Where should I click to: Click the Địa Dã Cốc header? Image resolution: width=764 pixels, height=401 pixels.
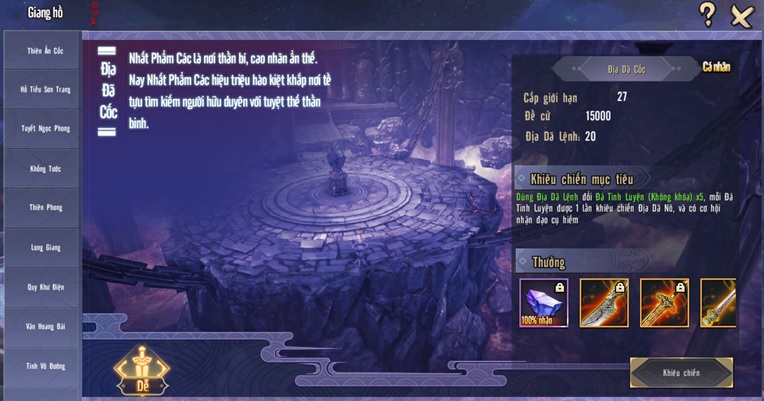[x=625, y=70]
